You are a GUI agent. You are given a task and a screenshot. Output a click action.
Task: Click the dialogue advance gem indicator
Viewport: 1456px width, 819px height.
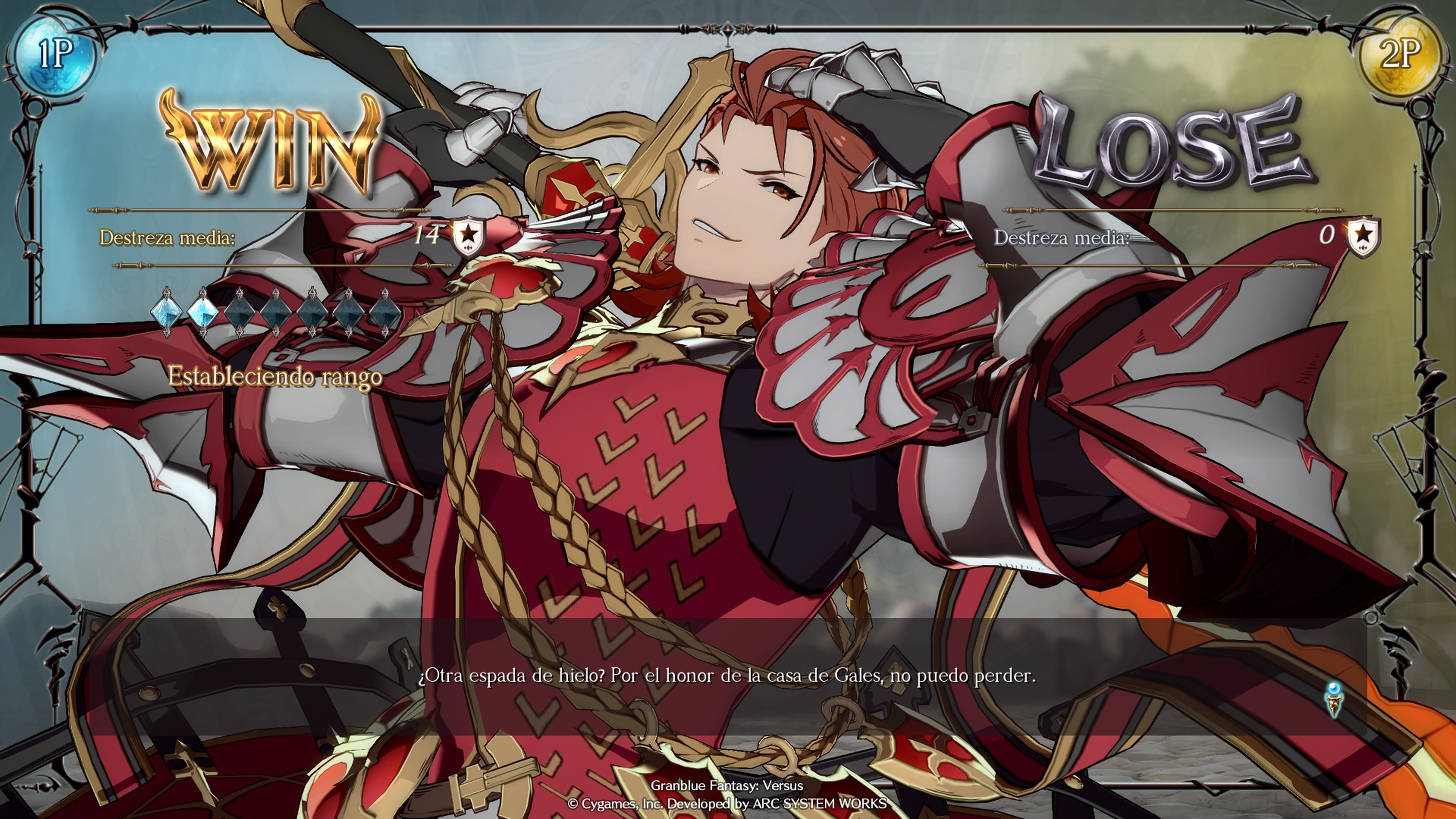[x=1334, y=699]
